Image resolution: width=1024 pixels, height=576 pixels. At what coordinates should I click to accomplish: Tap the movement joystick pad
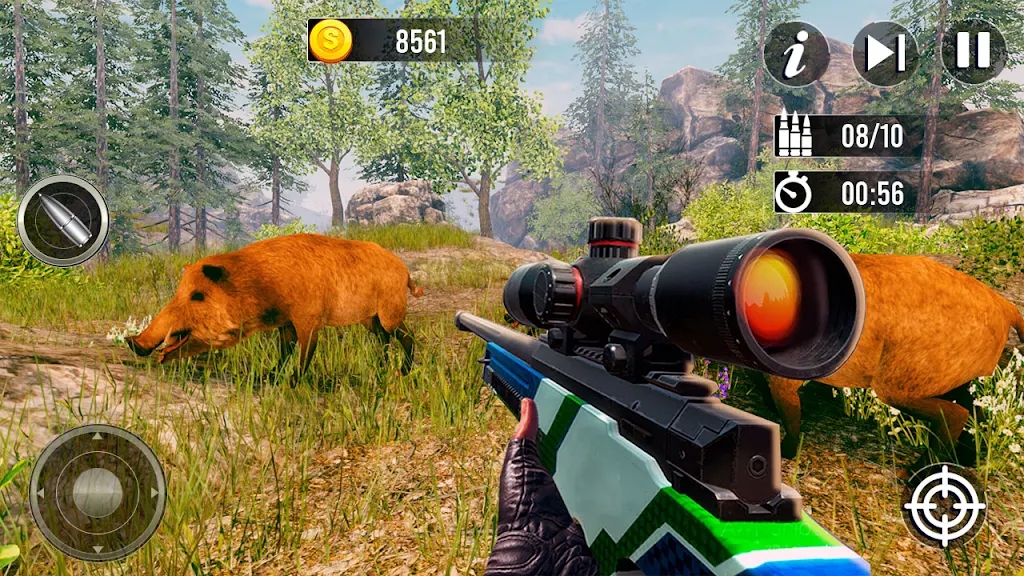tap(97, 492)
